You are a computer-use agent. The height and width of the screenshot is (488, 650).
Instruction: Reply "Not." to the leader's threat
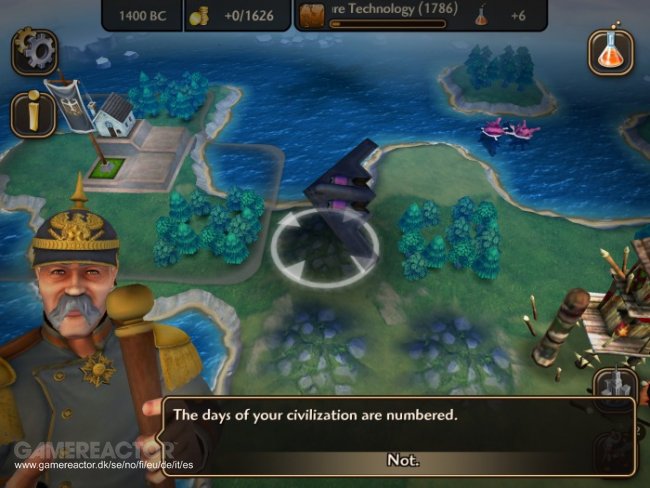tap(402, 460)
